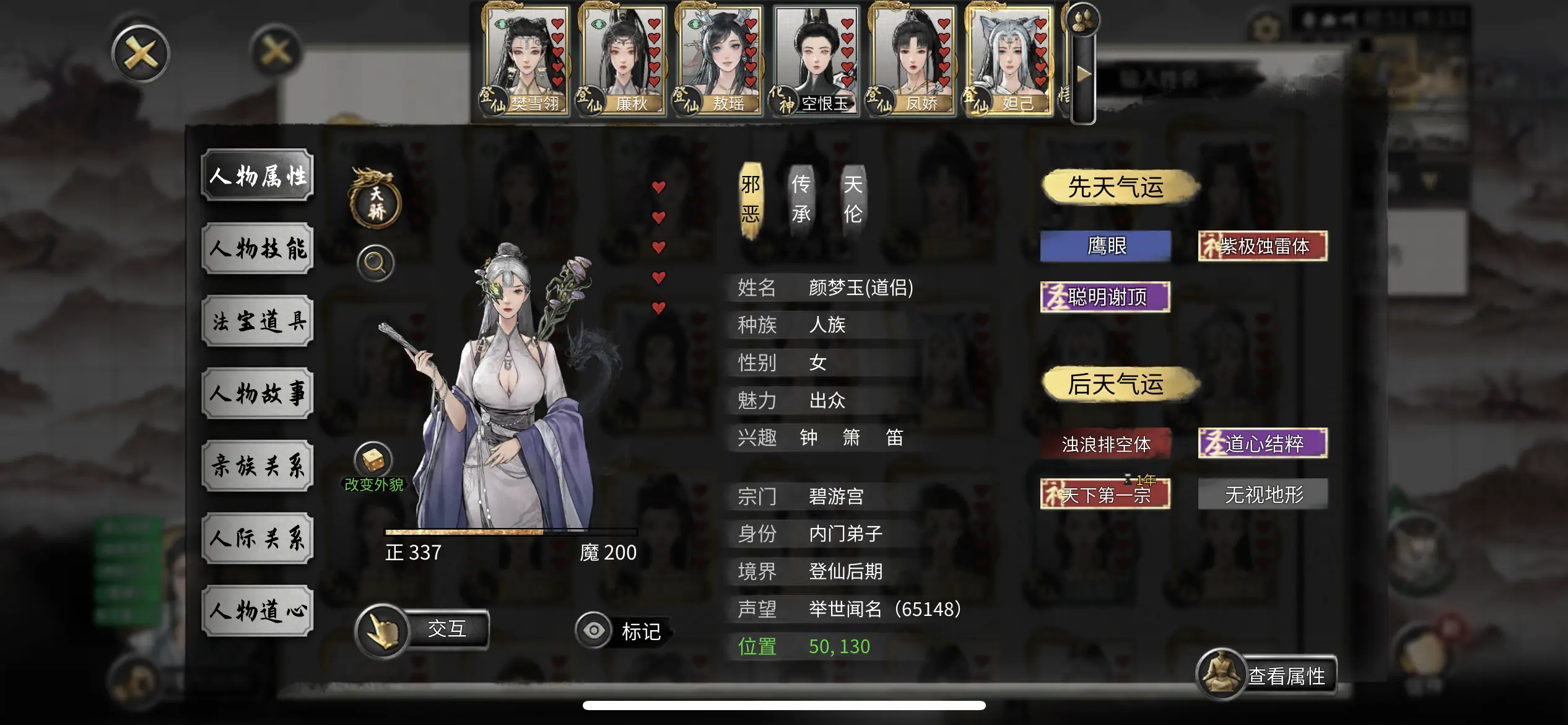Inspect the 道心结粹 fortune trait
The height and width of the screenshot is (725, 1568).
pyautogui.click(x=1263, y=444)
